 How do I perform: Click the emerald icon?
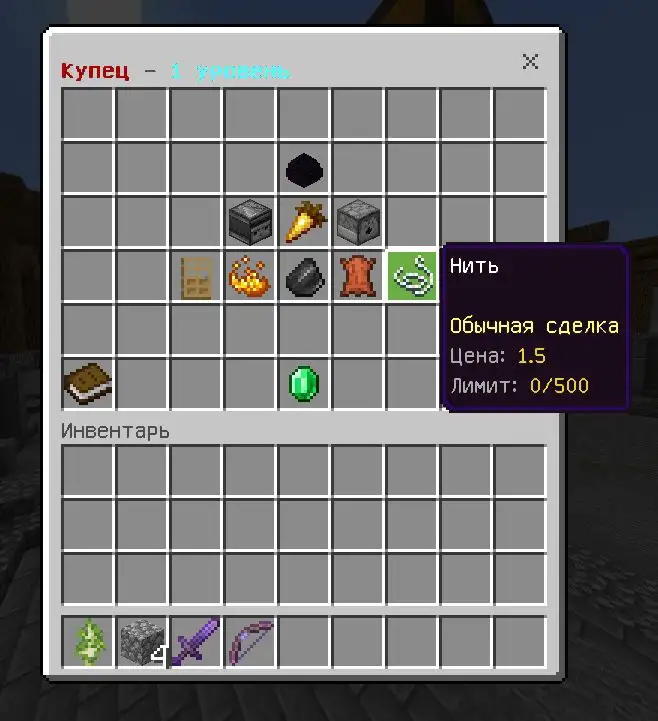pyautogui.click(x=304, y=383)
